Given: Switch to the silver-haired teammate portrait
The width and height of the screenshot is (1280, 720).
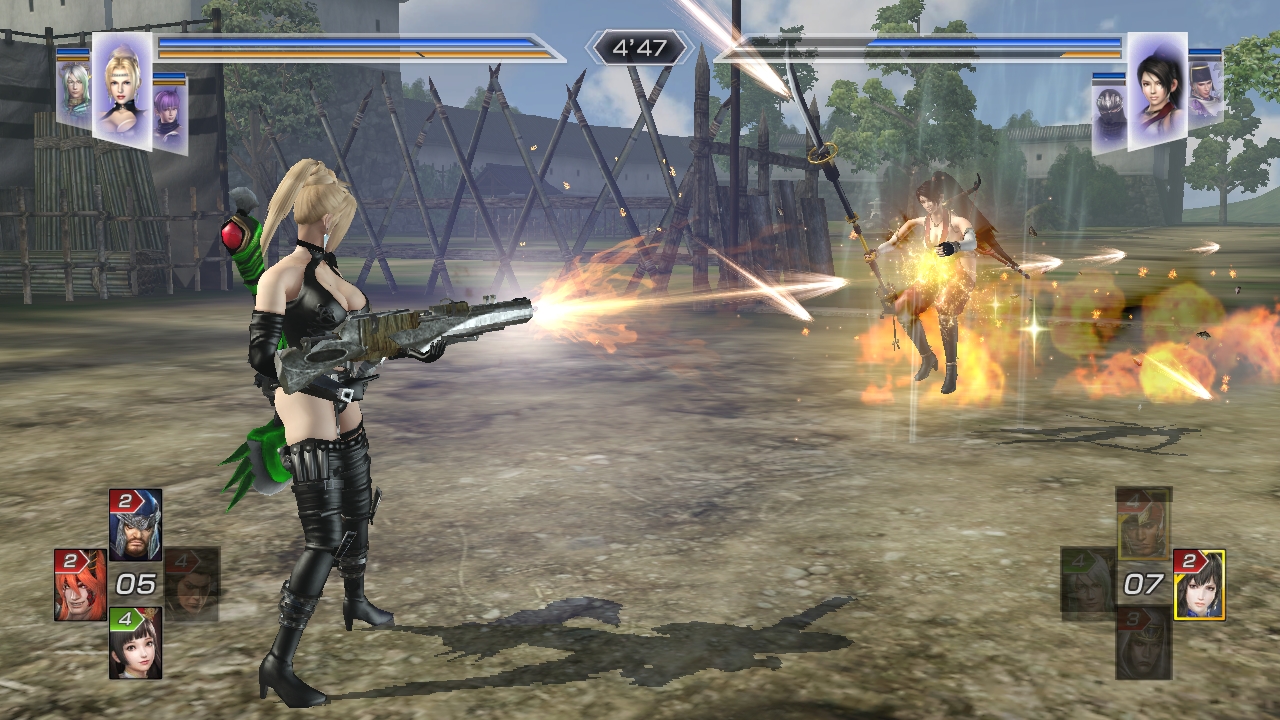Looking at the screenshot, I should click(73, 93).
